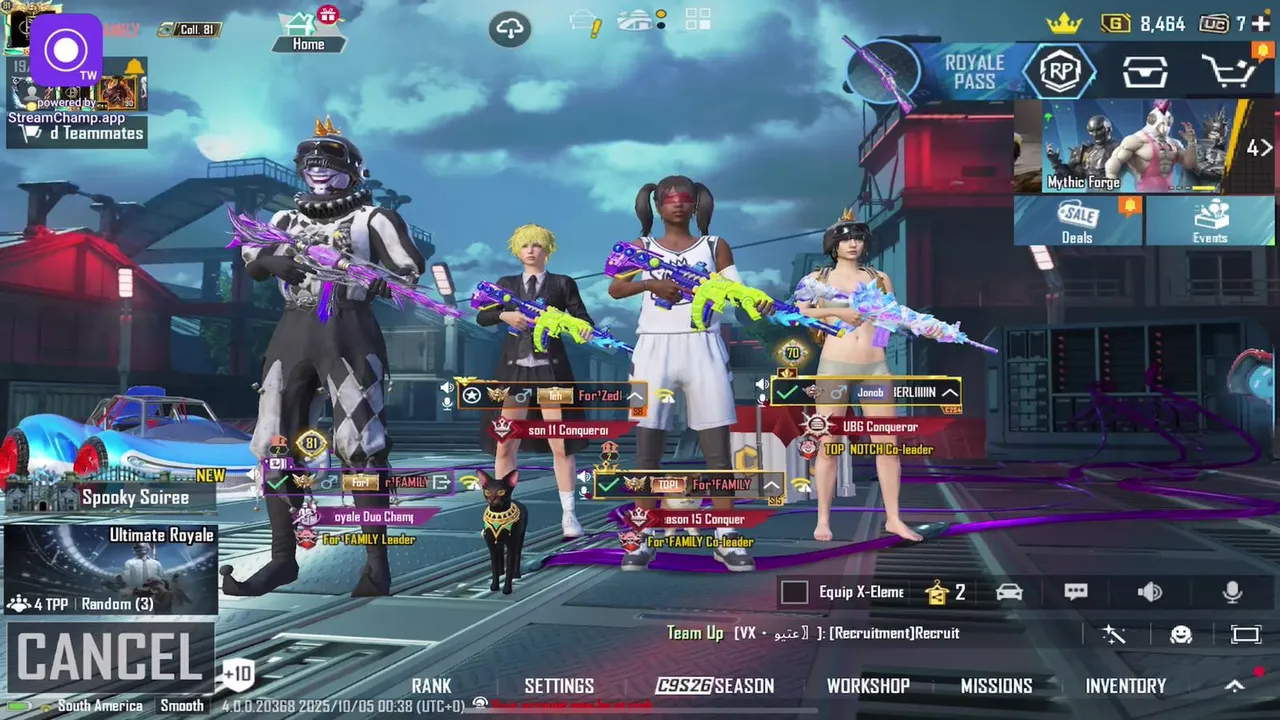Open the Events page
The height and width of the screenshot is (720, 1280).
pos(1209,221)
